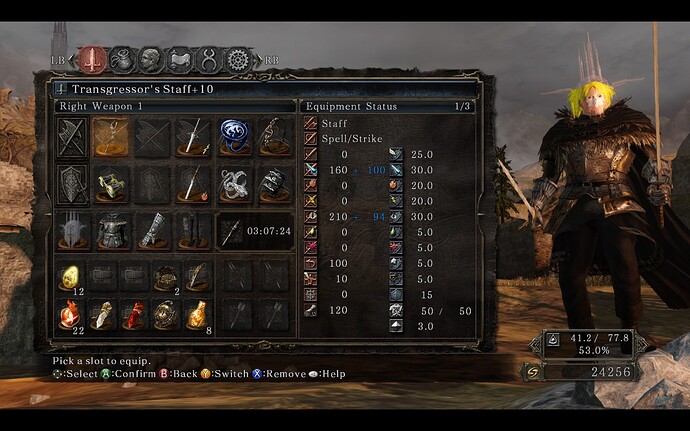Select the Estus Flask item with 22
The height and width of the screenshot is (431, 690).
[72, 314]
